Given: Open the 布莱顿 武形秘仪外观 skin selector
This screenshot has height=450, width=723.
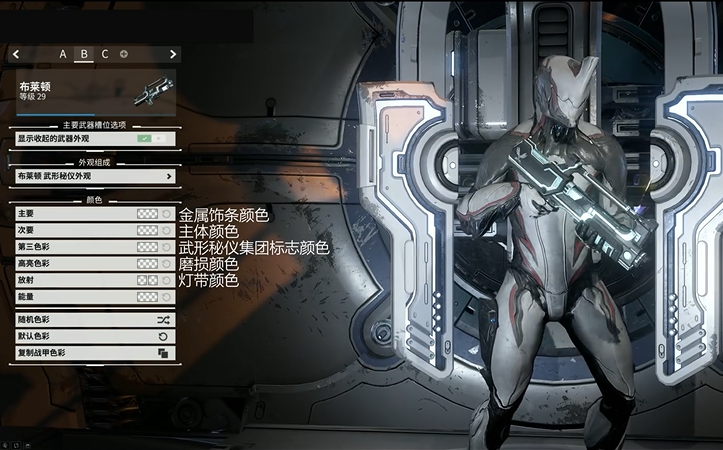Looking at the screenshot, I should [95, 176].
